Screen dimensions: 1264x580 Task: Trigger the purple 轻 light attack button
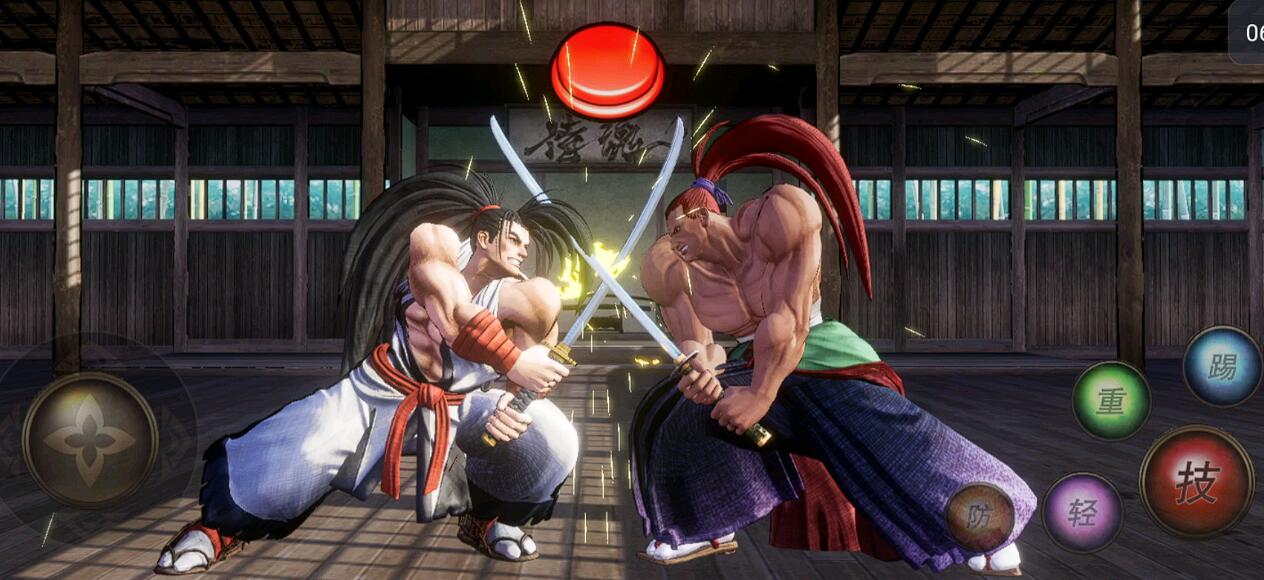[x=1082, y=512]
